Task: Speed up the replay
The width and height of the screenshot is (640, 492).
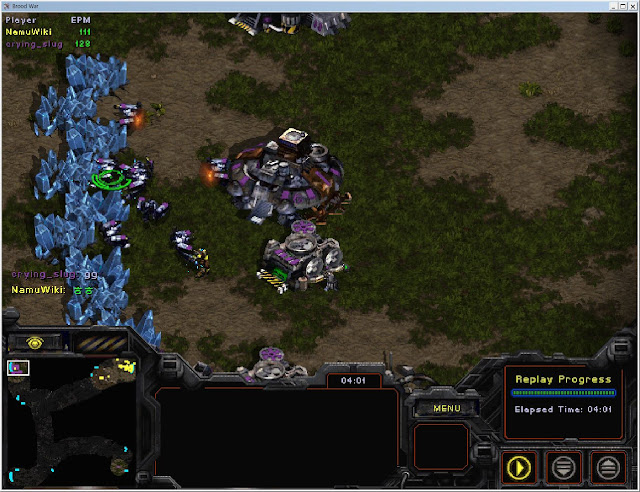Action: point(607,466)
